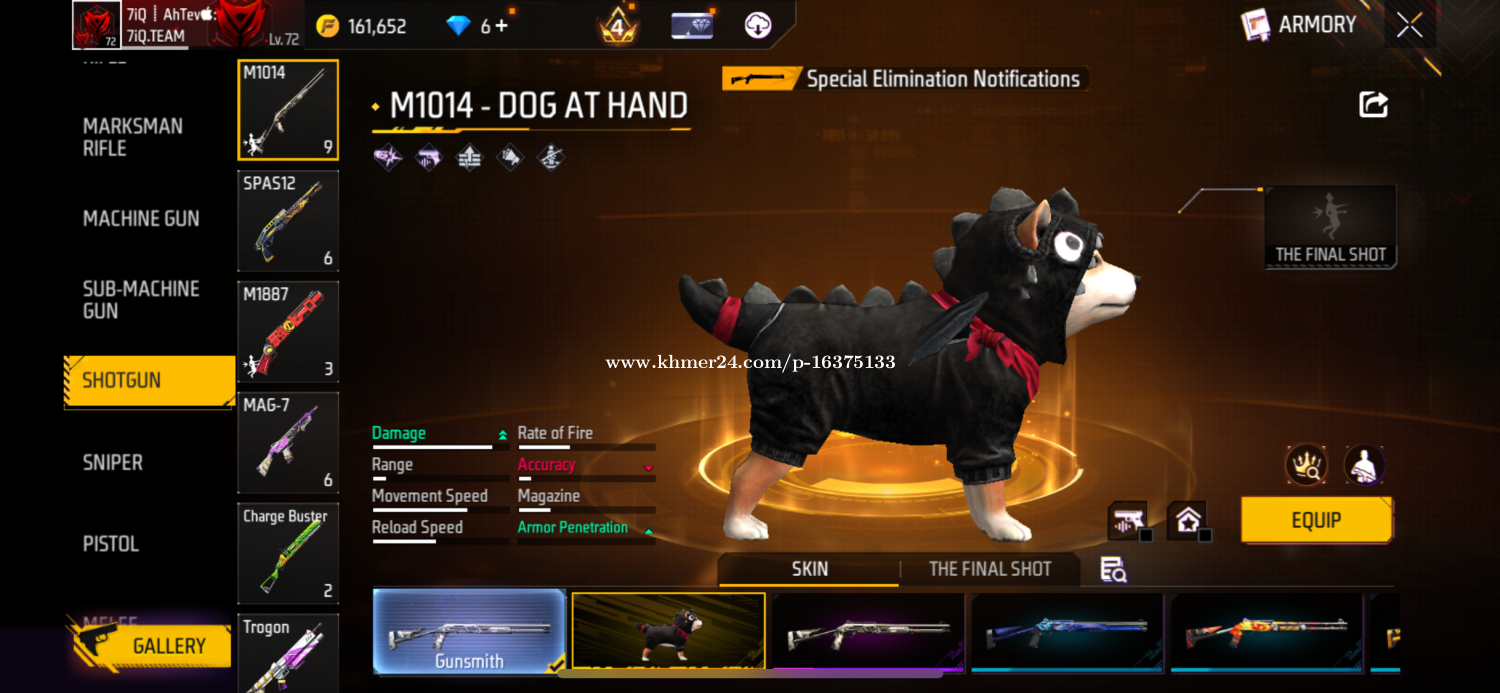
Task: Pick the MAG-7 weapon tile
Action: (x=288, y=443)
